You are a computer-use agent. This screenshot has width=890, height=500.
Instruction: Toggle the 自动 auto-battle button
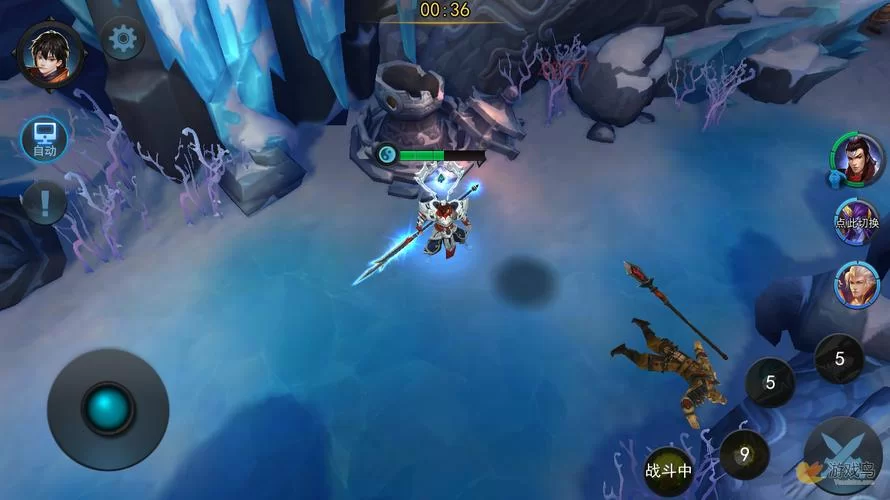(45, 140)
